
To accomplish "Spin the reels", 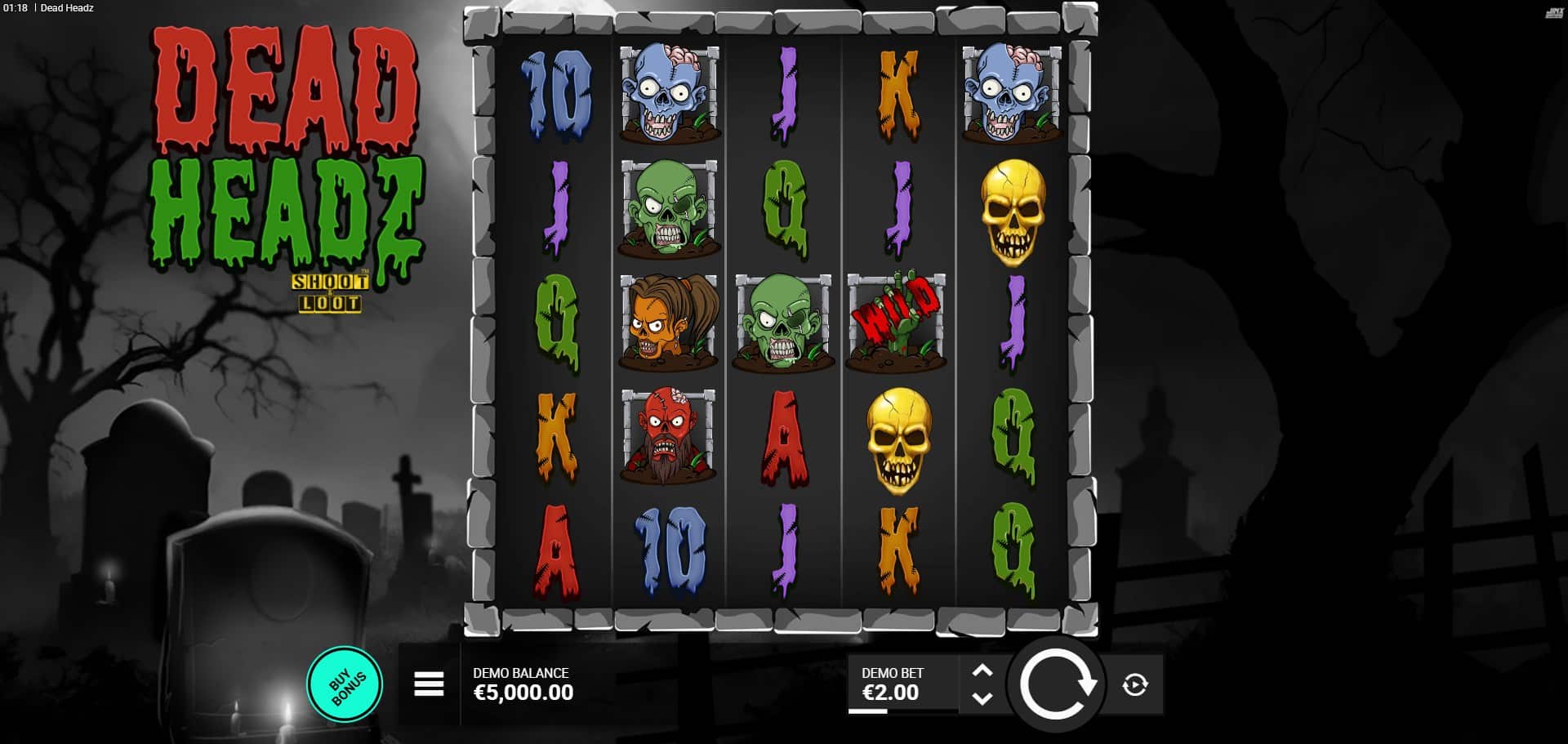I will click(1056, 684).
